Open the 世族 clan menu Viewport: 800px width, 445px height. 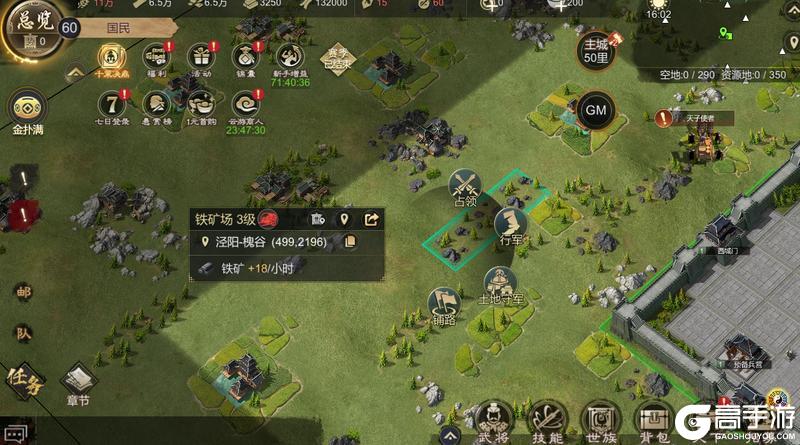pyautogui.click(x=601, y=421)
